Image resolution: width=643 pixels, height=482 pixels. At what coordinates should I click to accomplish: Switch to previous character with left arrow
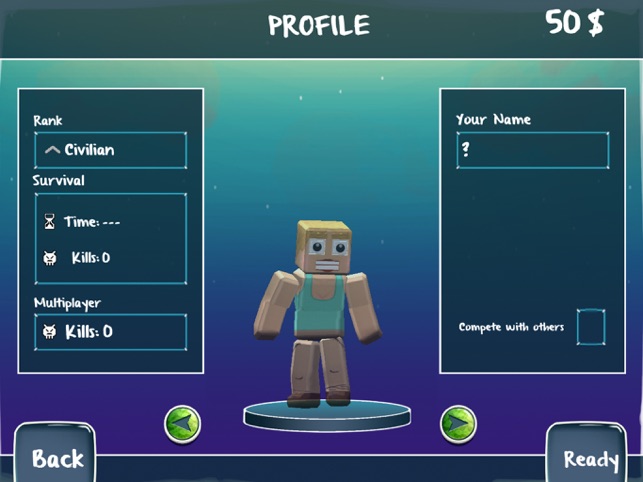pos(182,424)
